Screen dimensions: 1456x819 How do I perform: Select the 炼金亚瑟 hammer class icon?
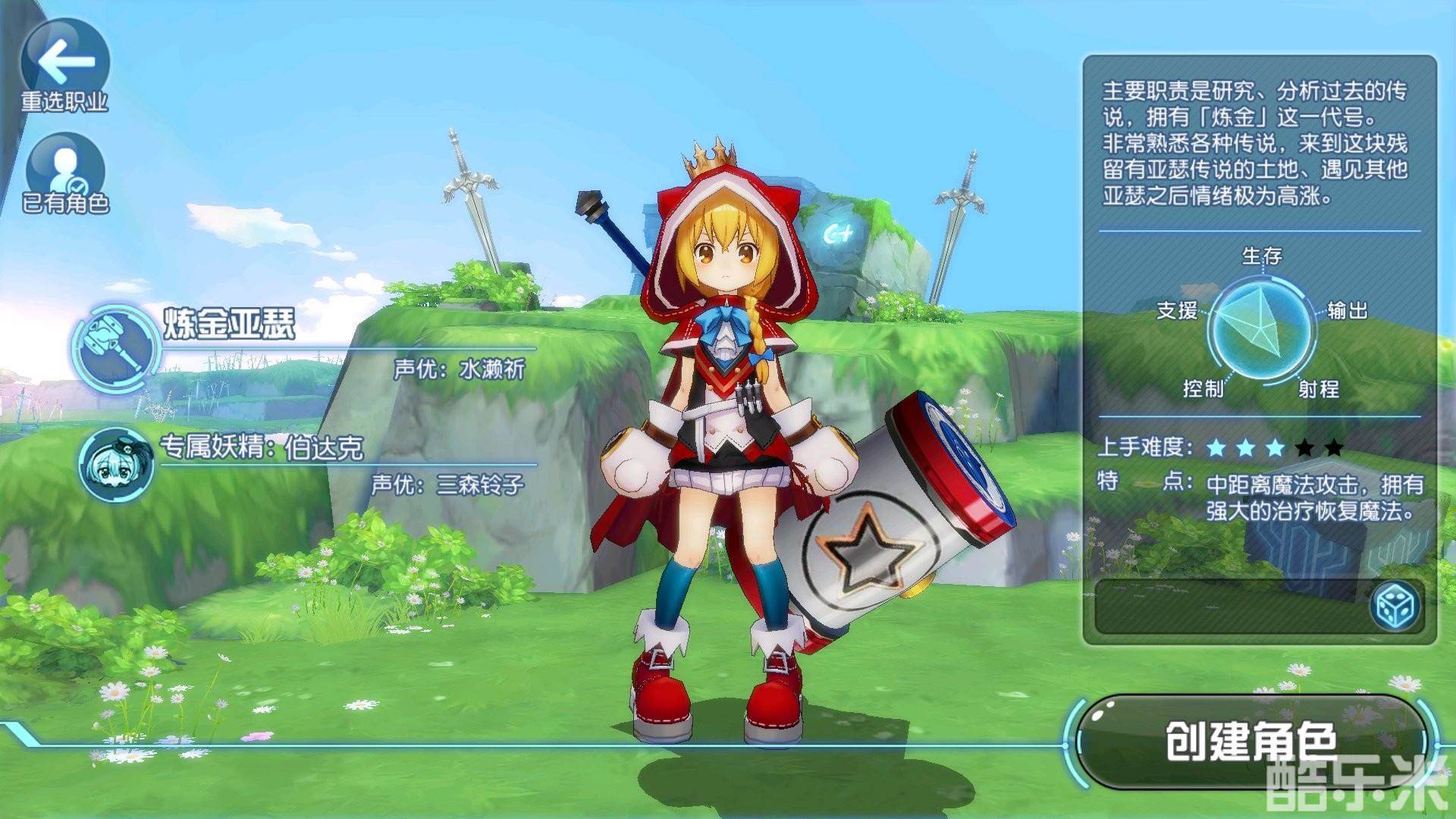[115, 347]
